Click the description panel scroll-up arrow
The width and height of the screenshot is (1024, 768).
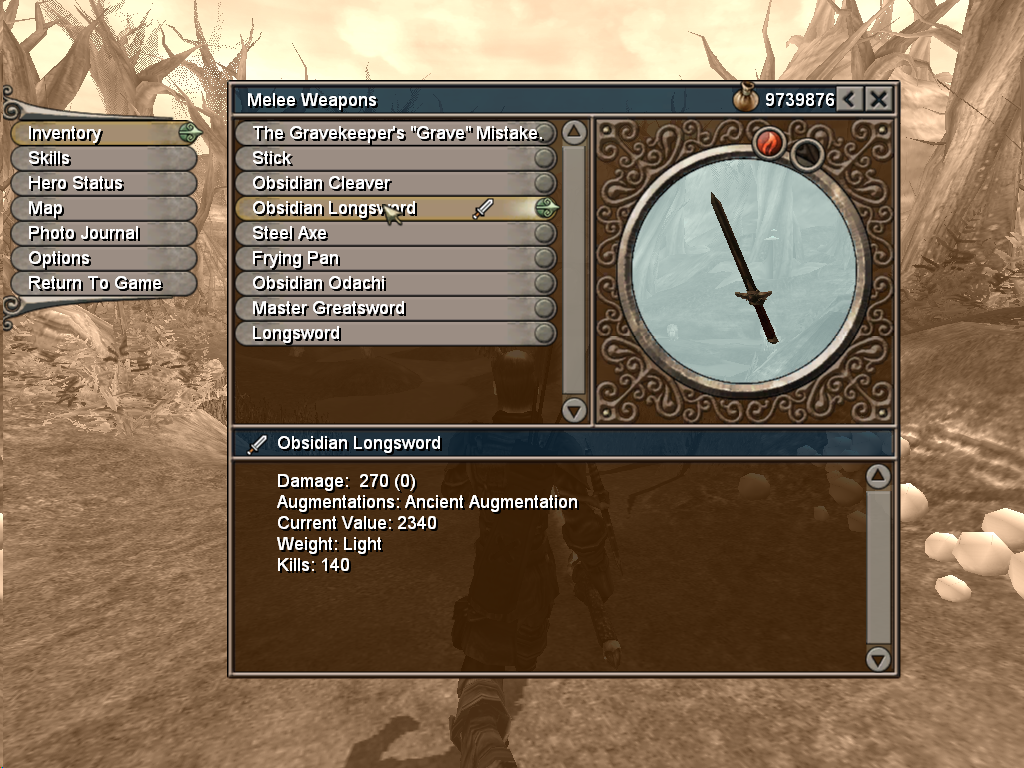click(x=878, y=476)
